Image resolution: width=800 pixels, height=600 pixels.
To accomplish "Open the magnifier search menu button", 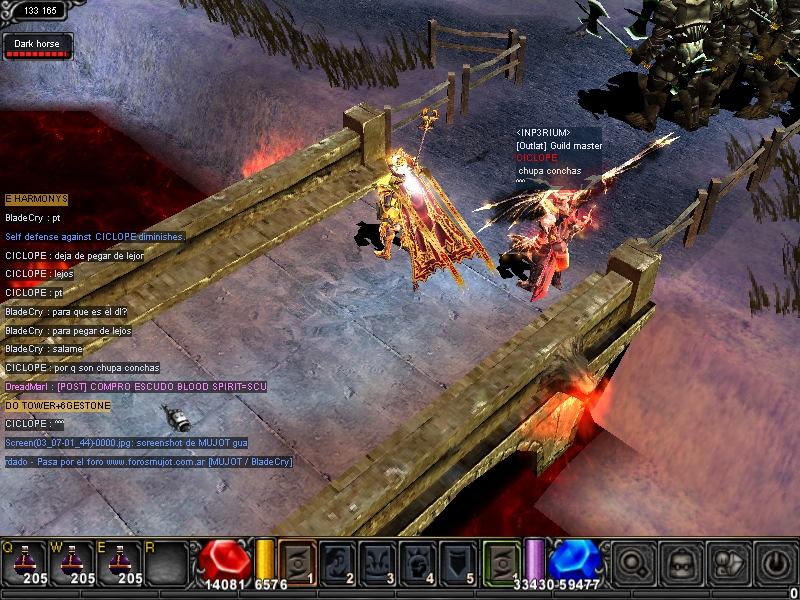I will pos(633,563).
